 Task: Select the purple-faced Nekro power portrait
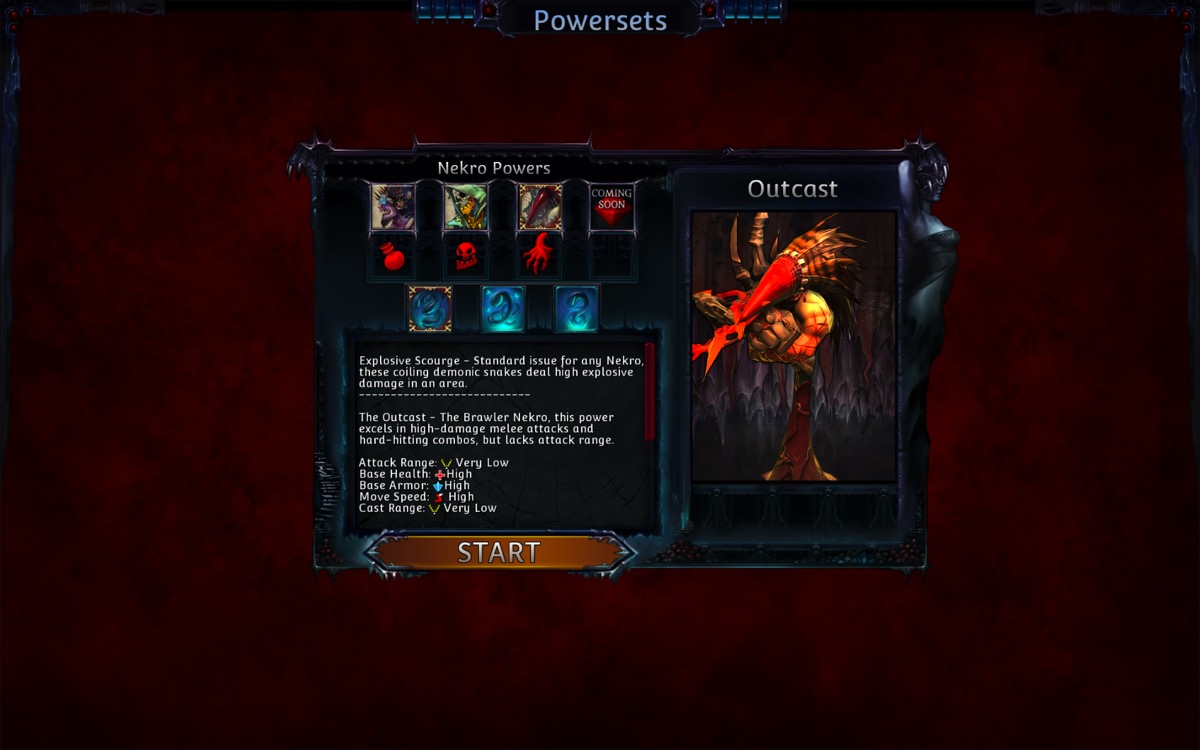click(393, 207)
